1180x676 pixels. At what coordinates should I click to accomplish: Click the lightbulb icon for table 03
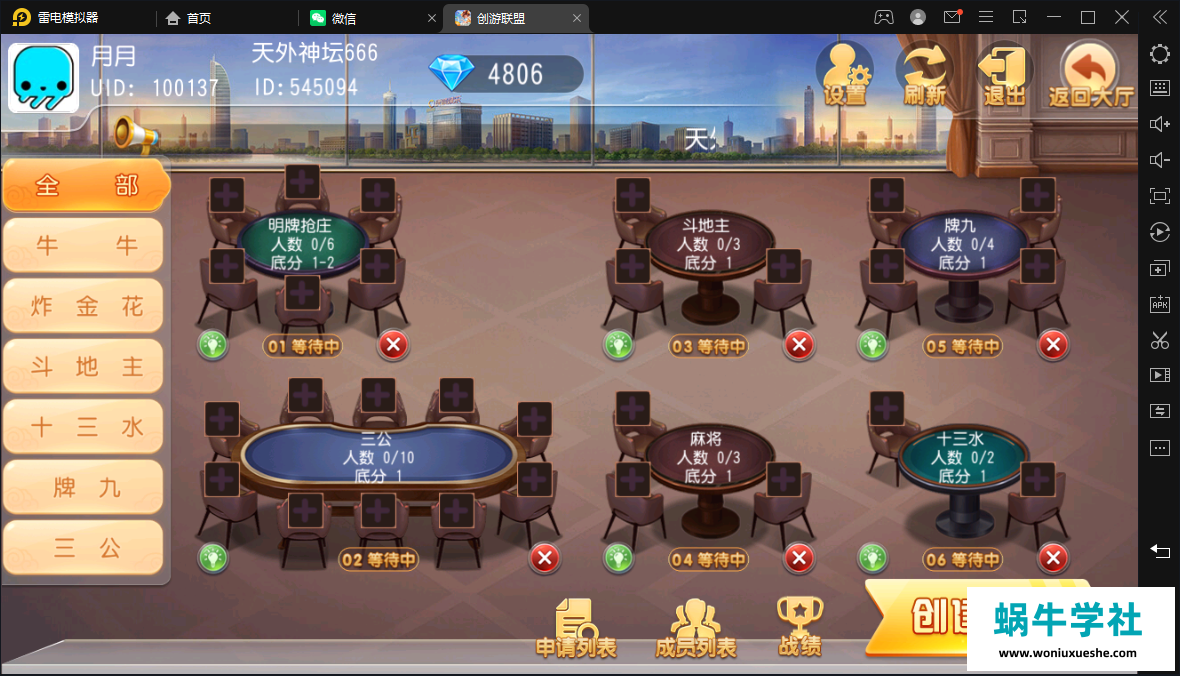click(618, 346)
